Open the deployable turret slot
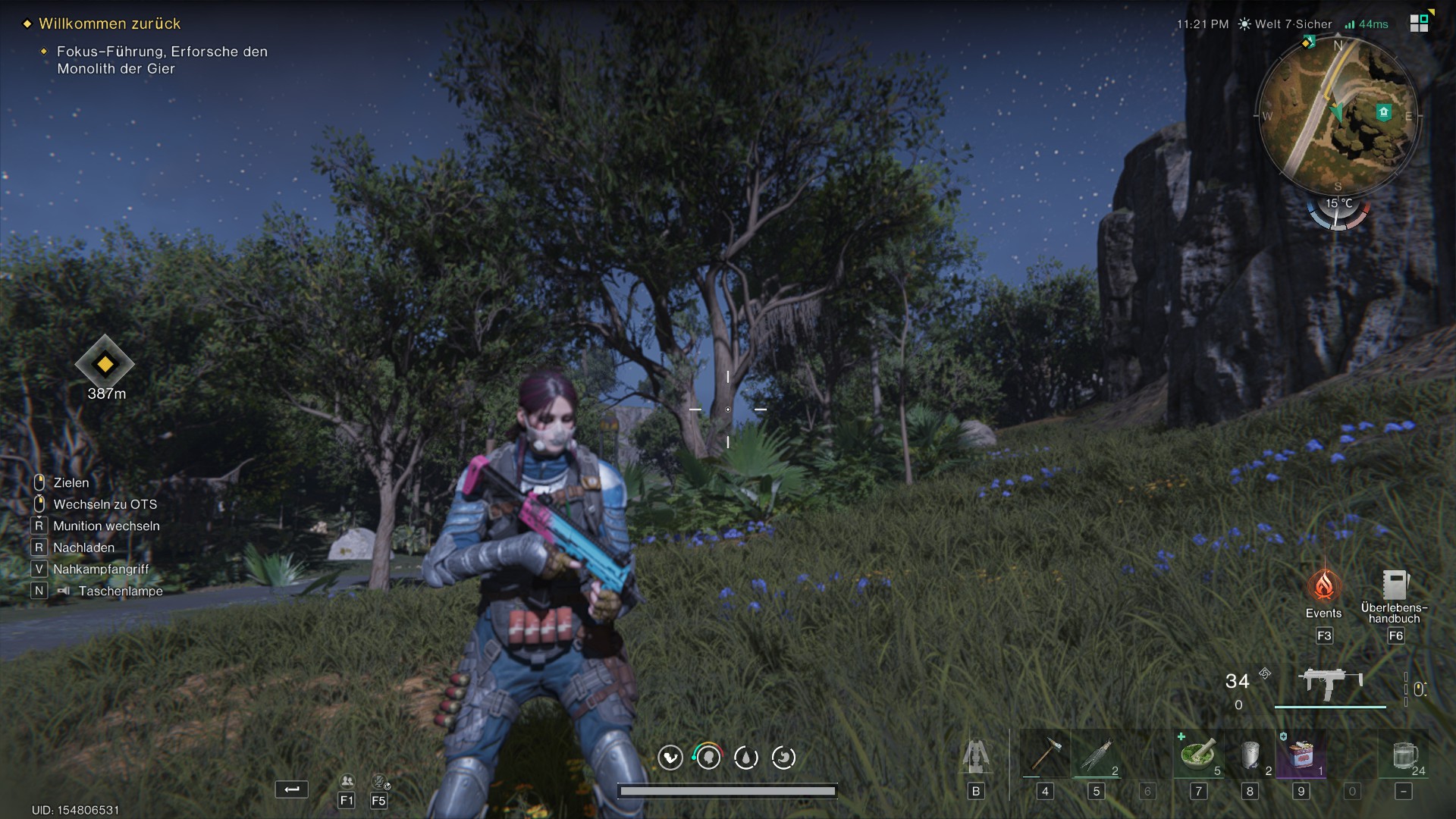The height and width of the screenshot is (819, 1456). (x=976, y=756)
